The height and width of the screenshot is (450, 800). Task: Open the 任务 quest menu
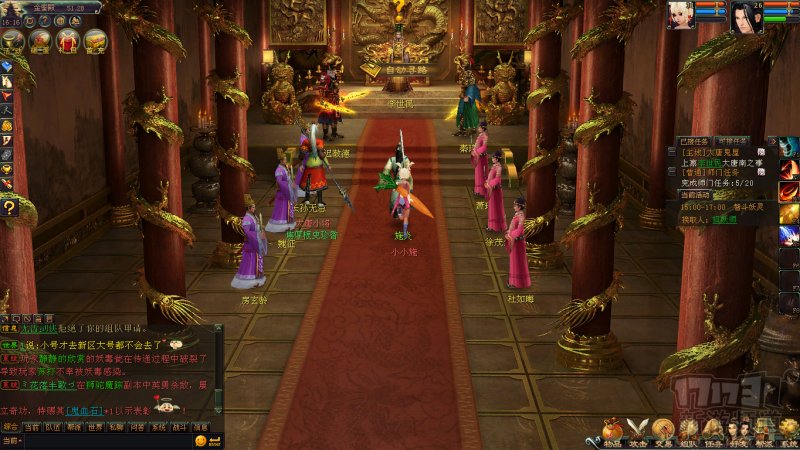click(x=714, y=432)
